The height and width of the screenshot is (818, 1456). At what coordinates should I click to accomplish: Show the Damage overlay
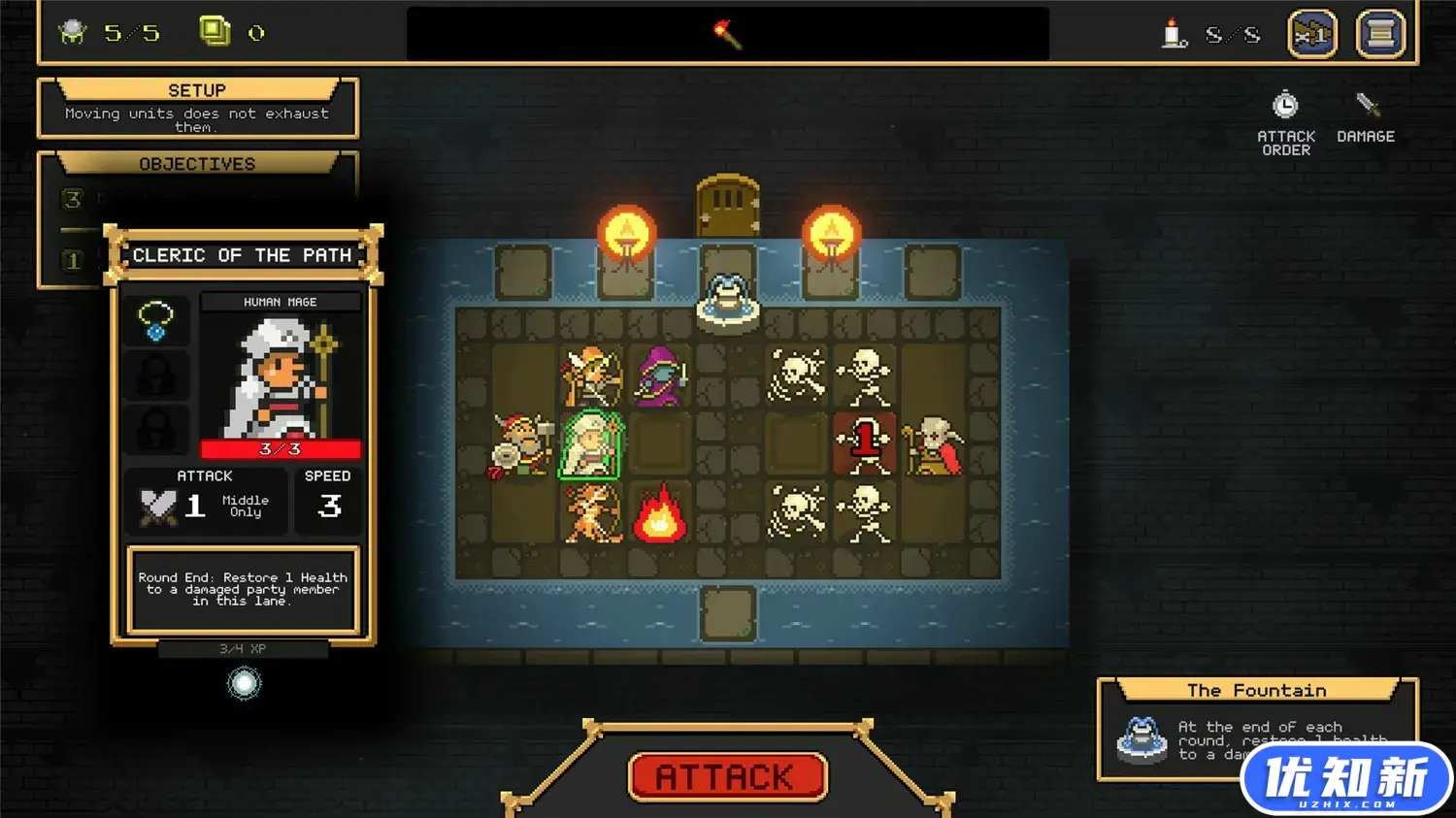click(x=1366, y=118)
